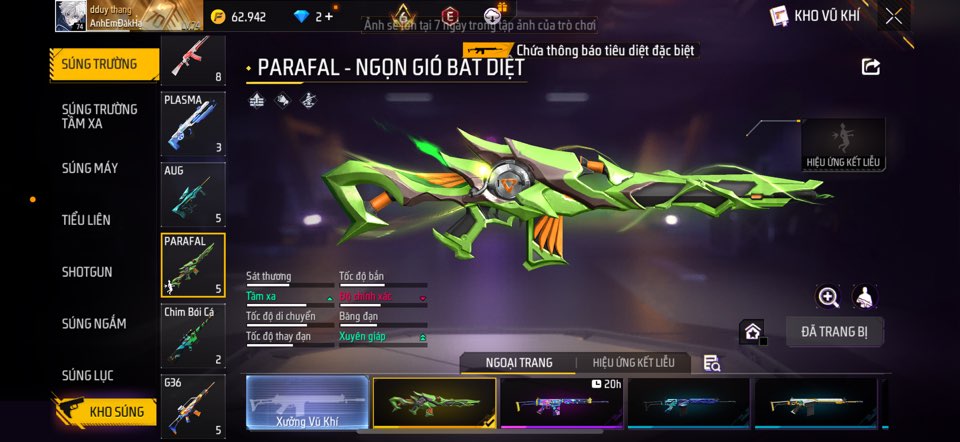
Task: Switch to the Súng Máy category
Action: click(x=90, y=168)
